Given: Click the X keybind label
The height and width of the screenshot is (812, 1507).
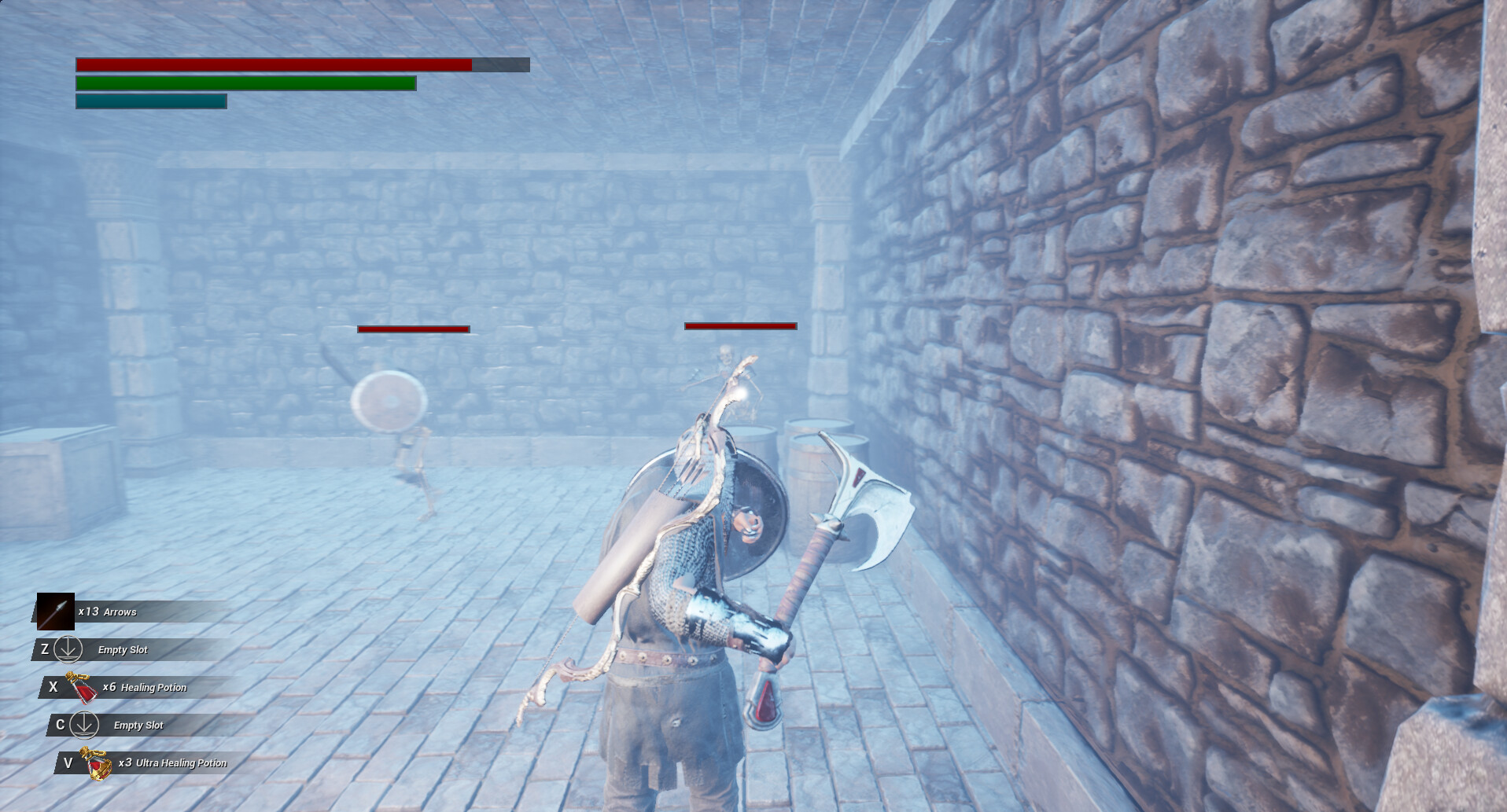Looking at the screenshot, I should (53, 687).
